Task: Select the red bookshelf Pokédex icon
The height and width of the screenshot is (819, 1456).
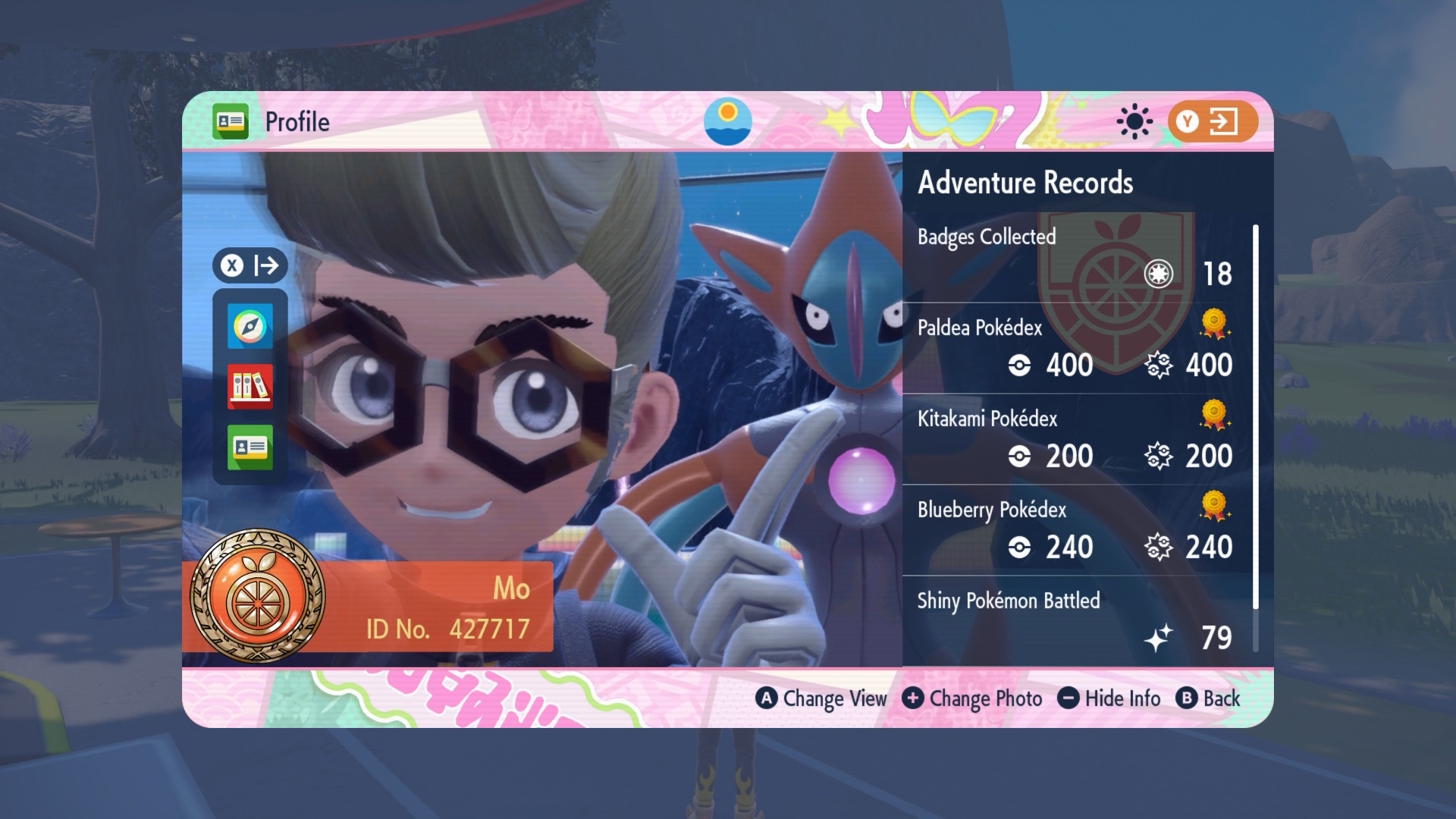Action: [x=249, y=387]
